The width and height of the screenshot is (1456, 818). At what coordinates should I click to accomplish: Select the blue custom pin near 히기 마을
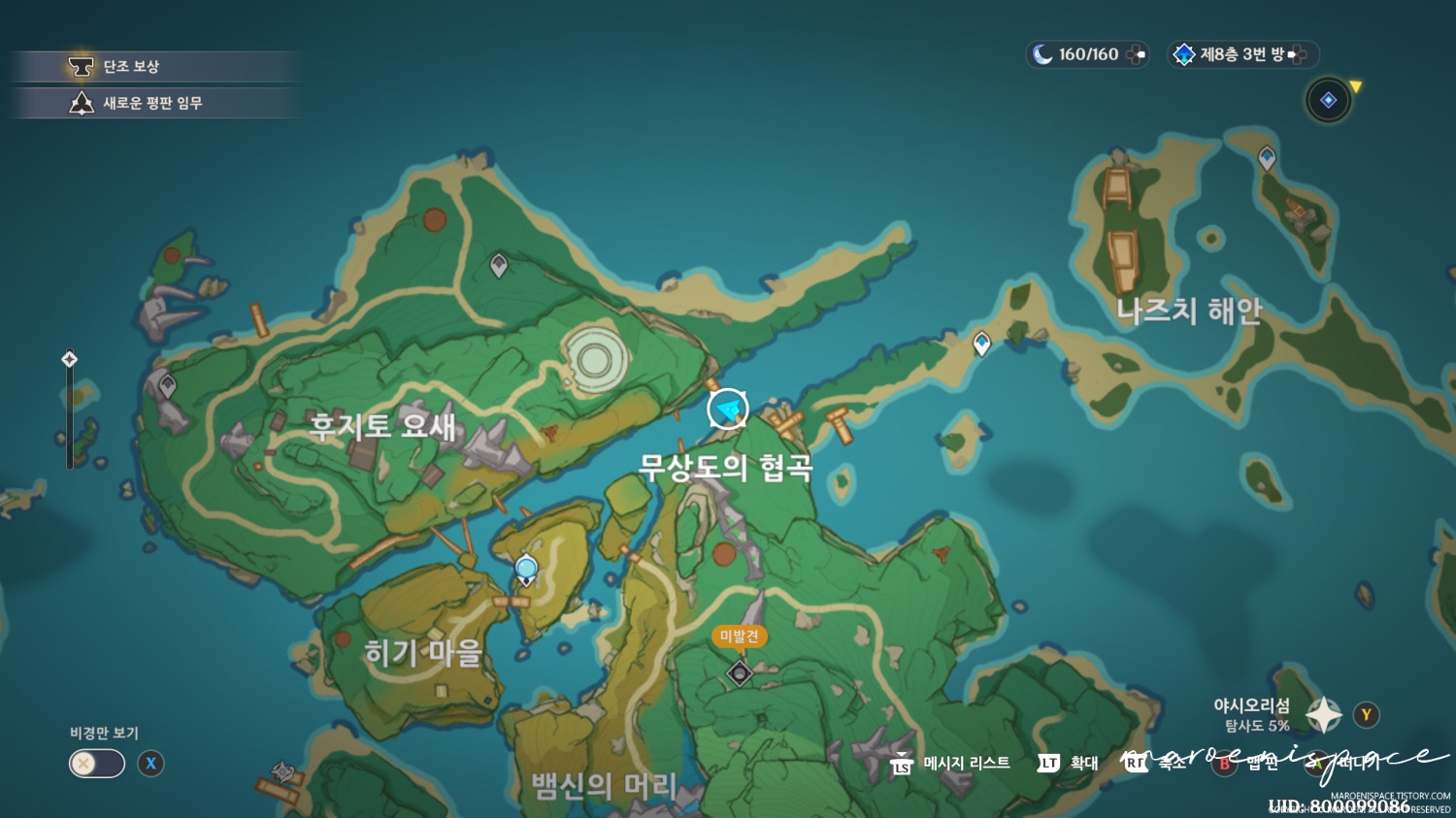point(525,566)
